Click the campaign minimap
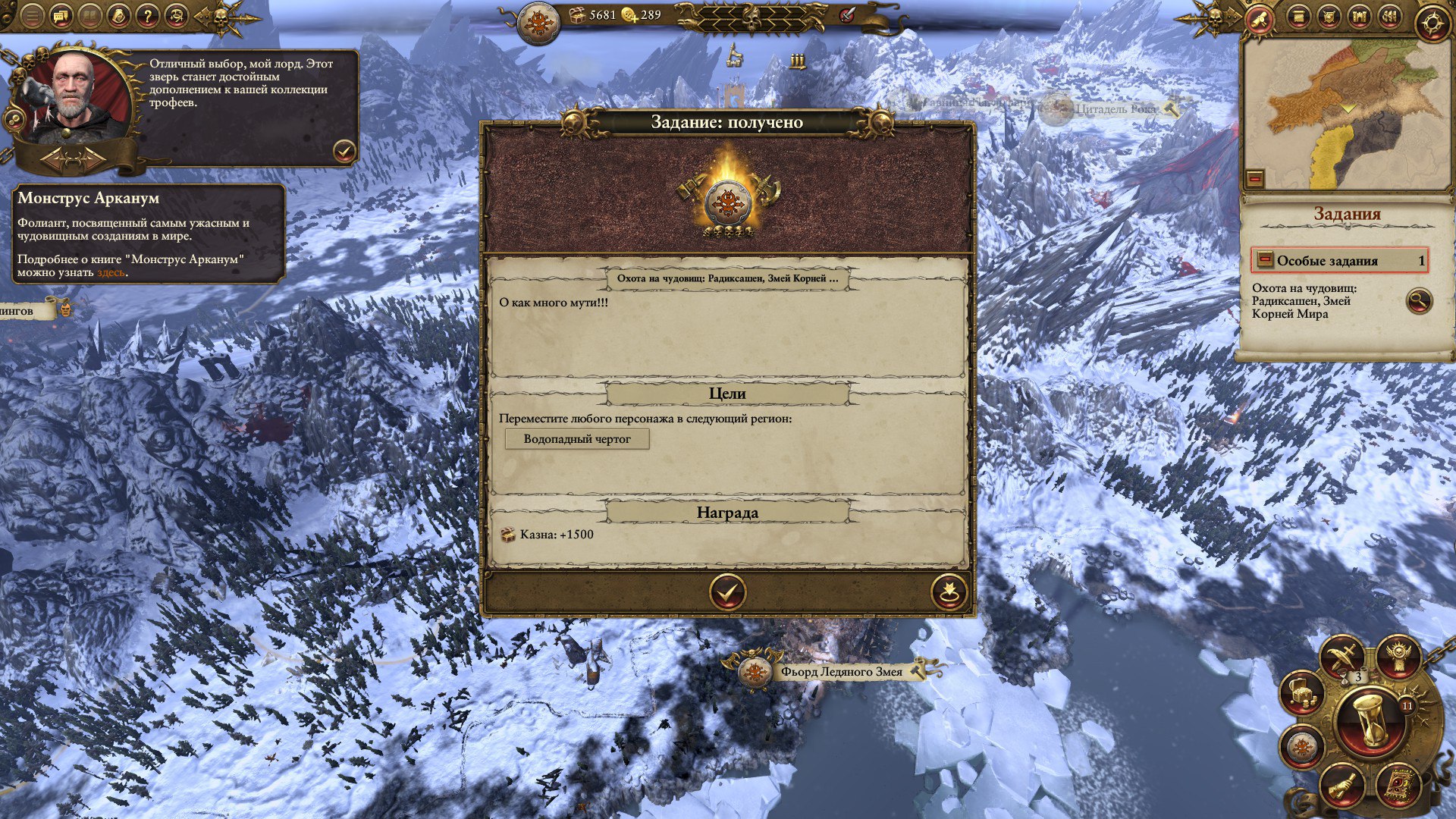This screenshot has height=819, width=1456. click(1348, 114)
